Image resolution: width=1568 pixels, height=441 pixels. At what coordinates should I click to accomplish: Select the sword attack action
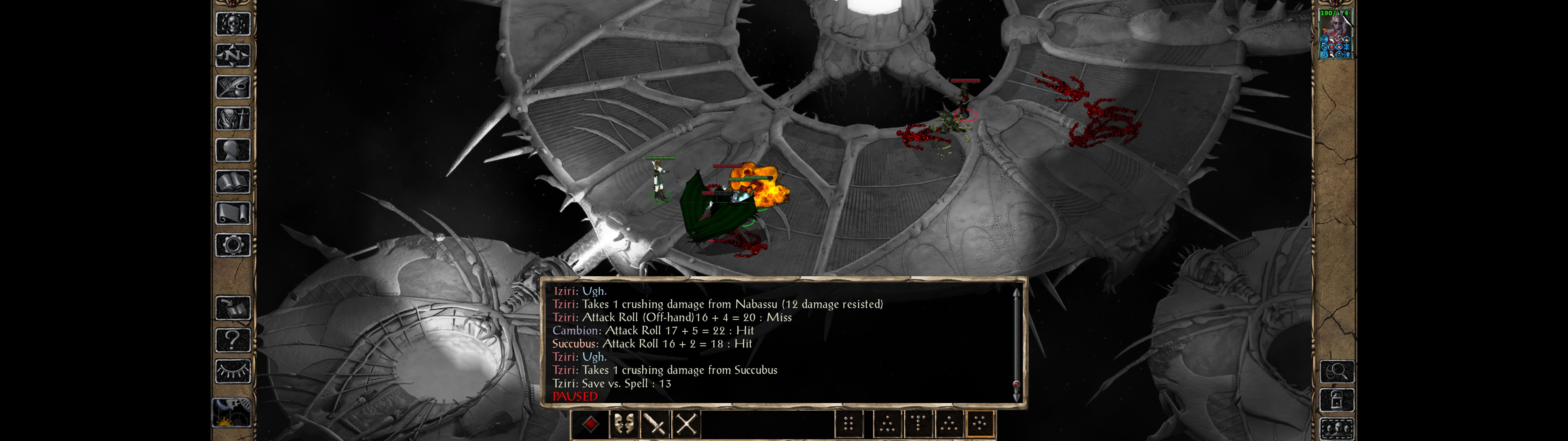(655, 424)
